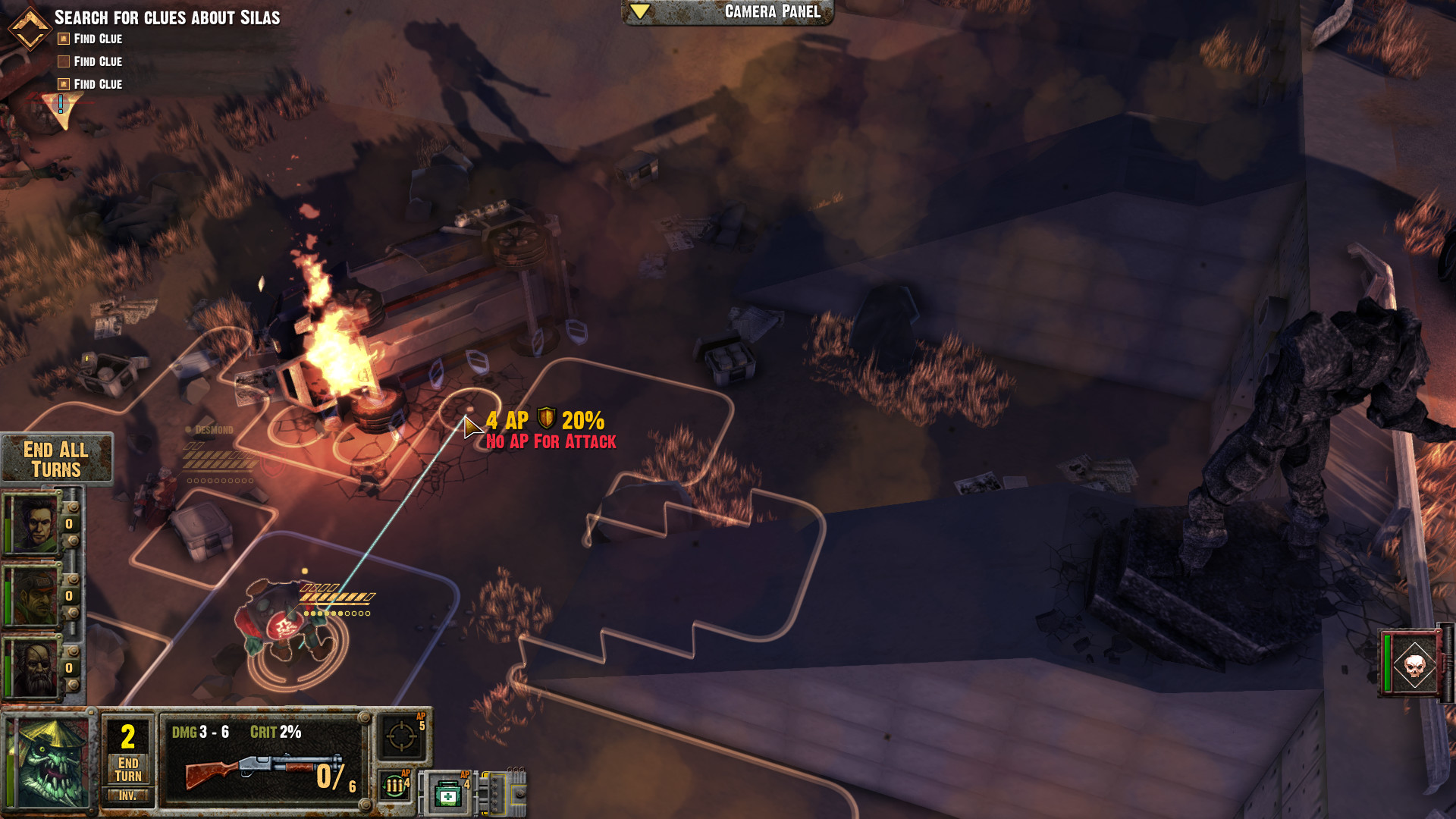Collapse the Camera Panel with the yellow arrow
The height and width of the screenshot is (819, 1456).
point(641,11)
